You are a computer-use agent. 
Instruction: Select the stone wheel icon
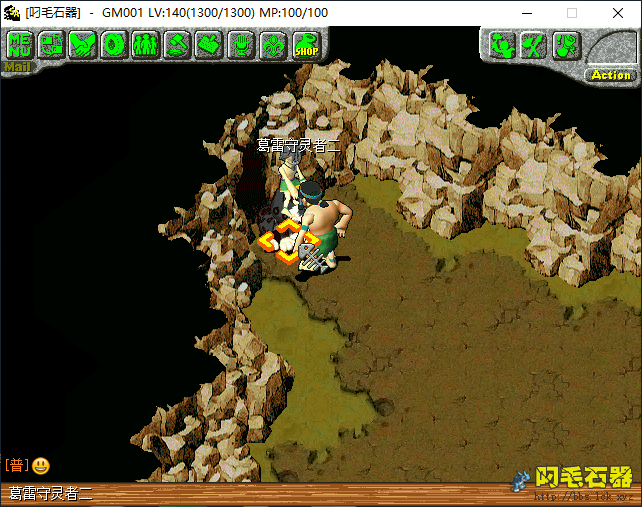point(114,44)
